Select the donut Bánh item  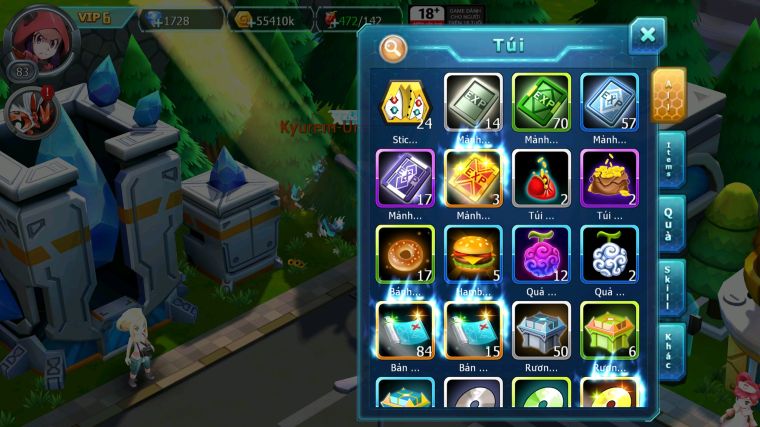tap(405, 254)
